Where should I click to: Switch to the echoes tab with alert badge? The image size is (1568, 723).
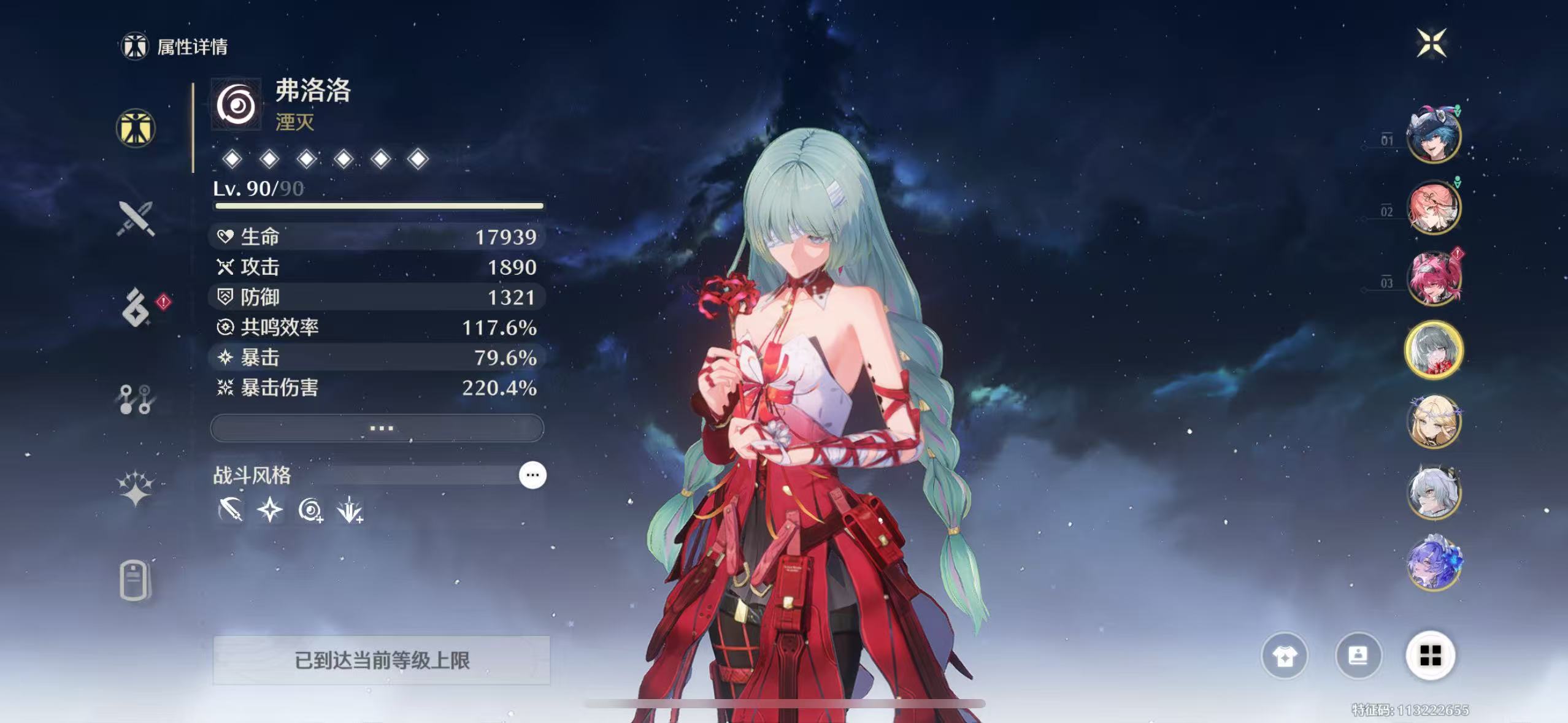point(136,308)
